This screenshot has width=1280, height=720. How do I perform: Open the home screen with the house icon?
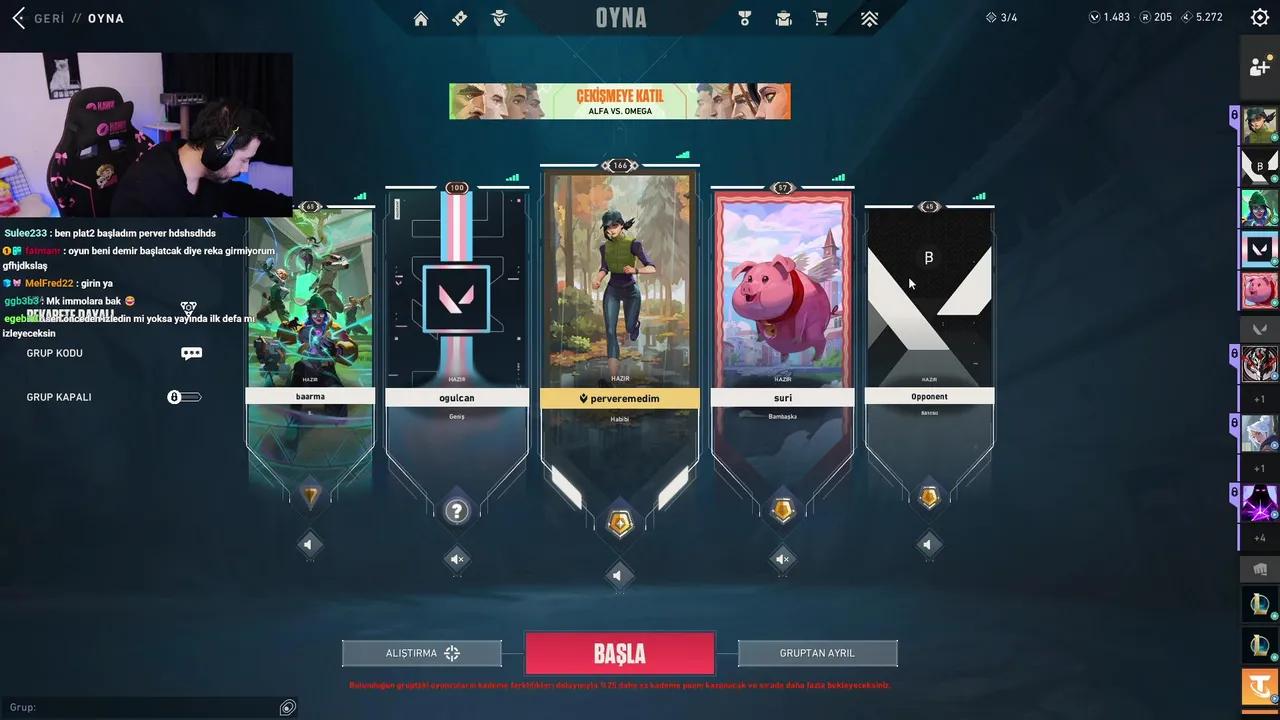420,18
